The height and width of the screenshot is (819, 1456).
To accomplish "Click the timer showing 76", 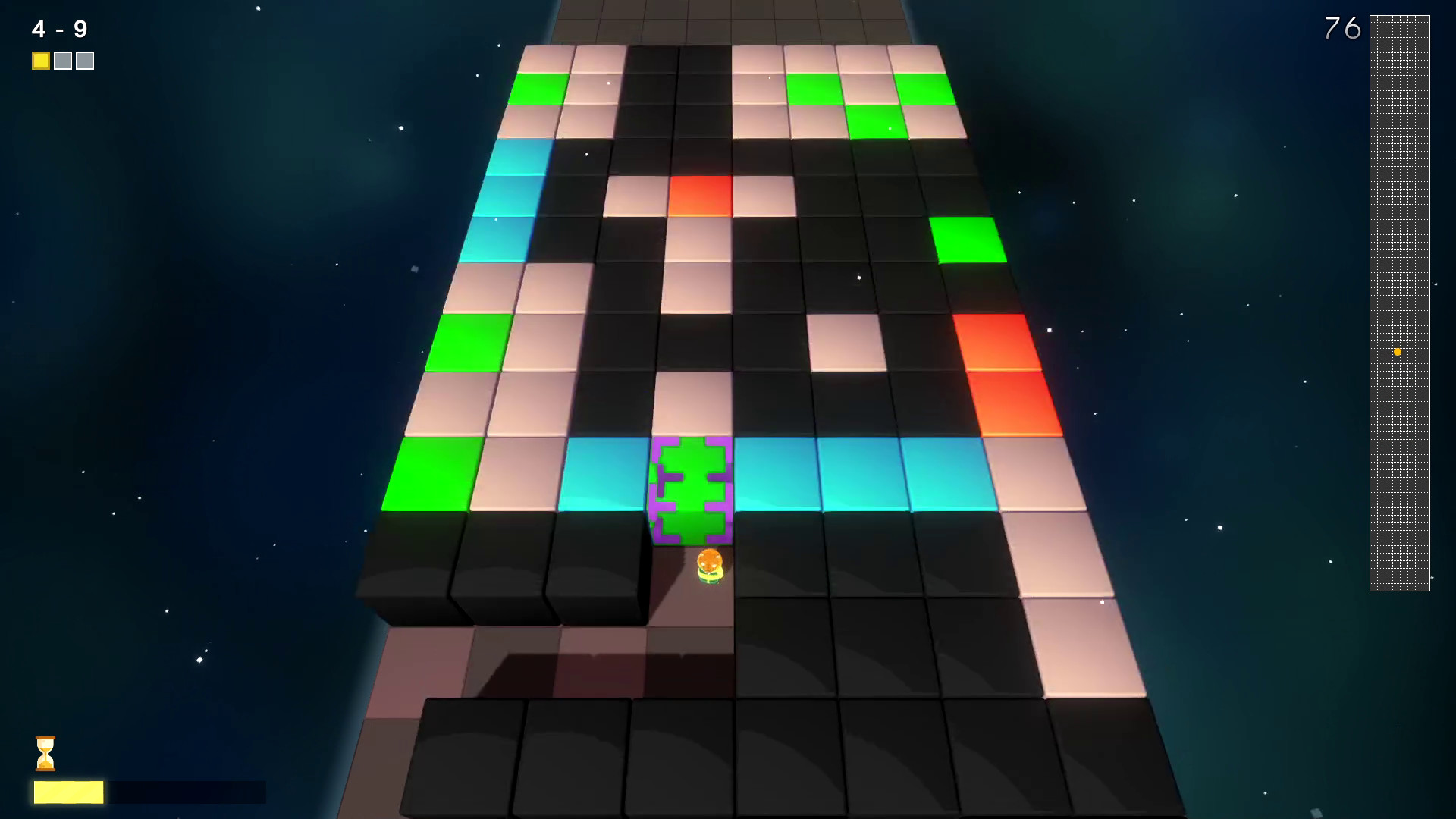I will tap(1342, 29).
